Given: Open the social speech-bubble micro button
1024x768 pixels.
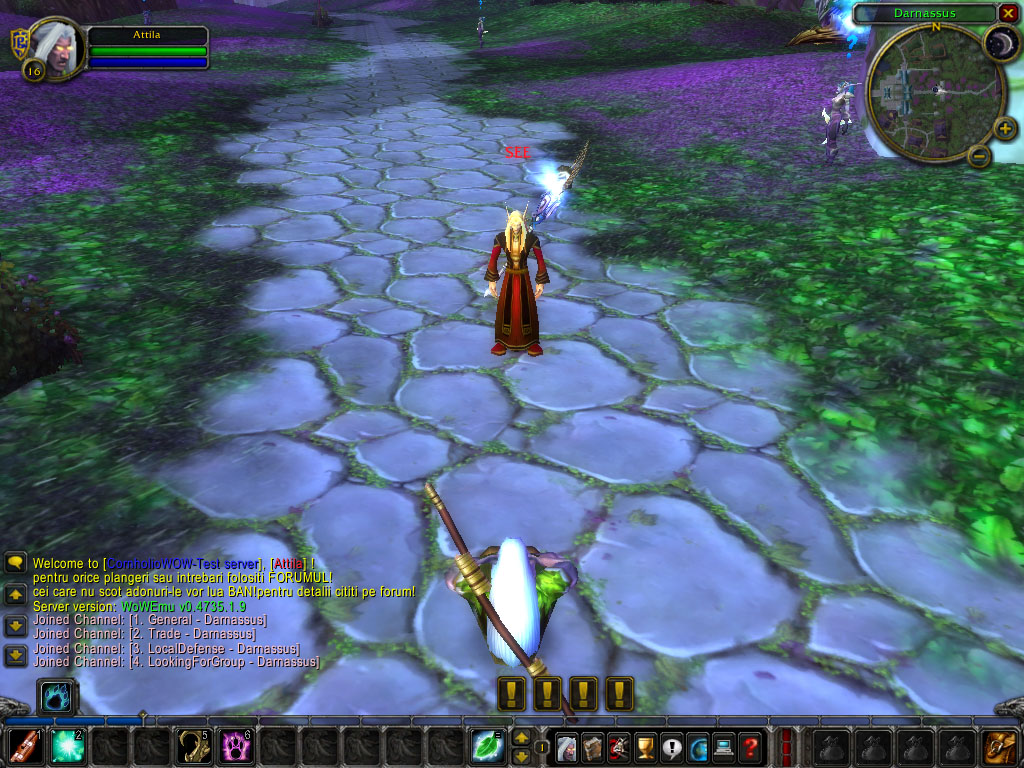Looking at the screenshot, I should pyautogui.click(x=672, y=747).
